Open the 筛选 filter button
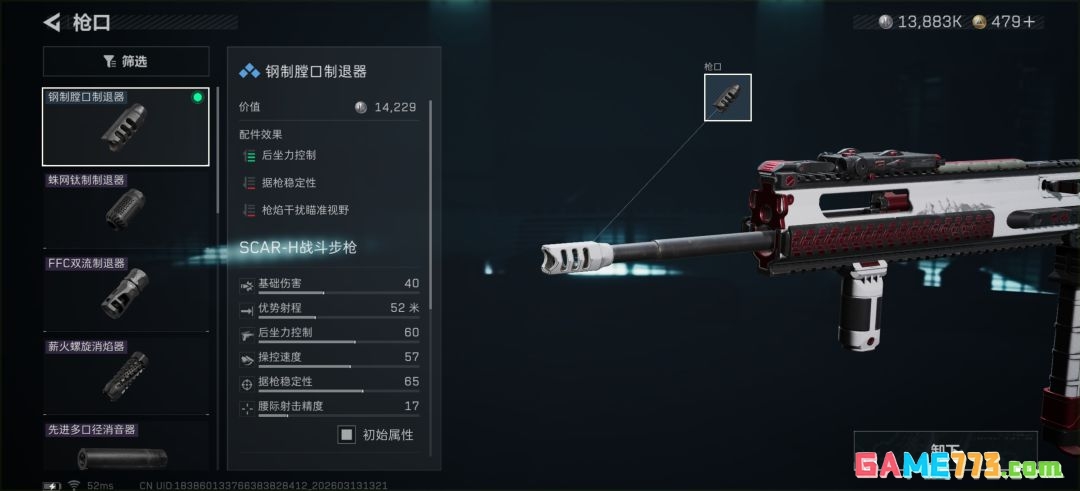Viewport: 1080px width, 491px height. pyautogui.click(x=126, y=62)
